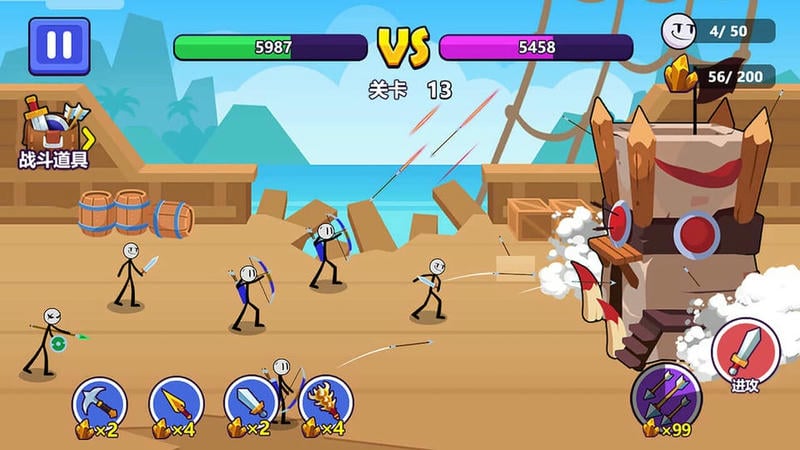
Task: Summon the sword warrior unit
Action: coord(250,403)
